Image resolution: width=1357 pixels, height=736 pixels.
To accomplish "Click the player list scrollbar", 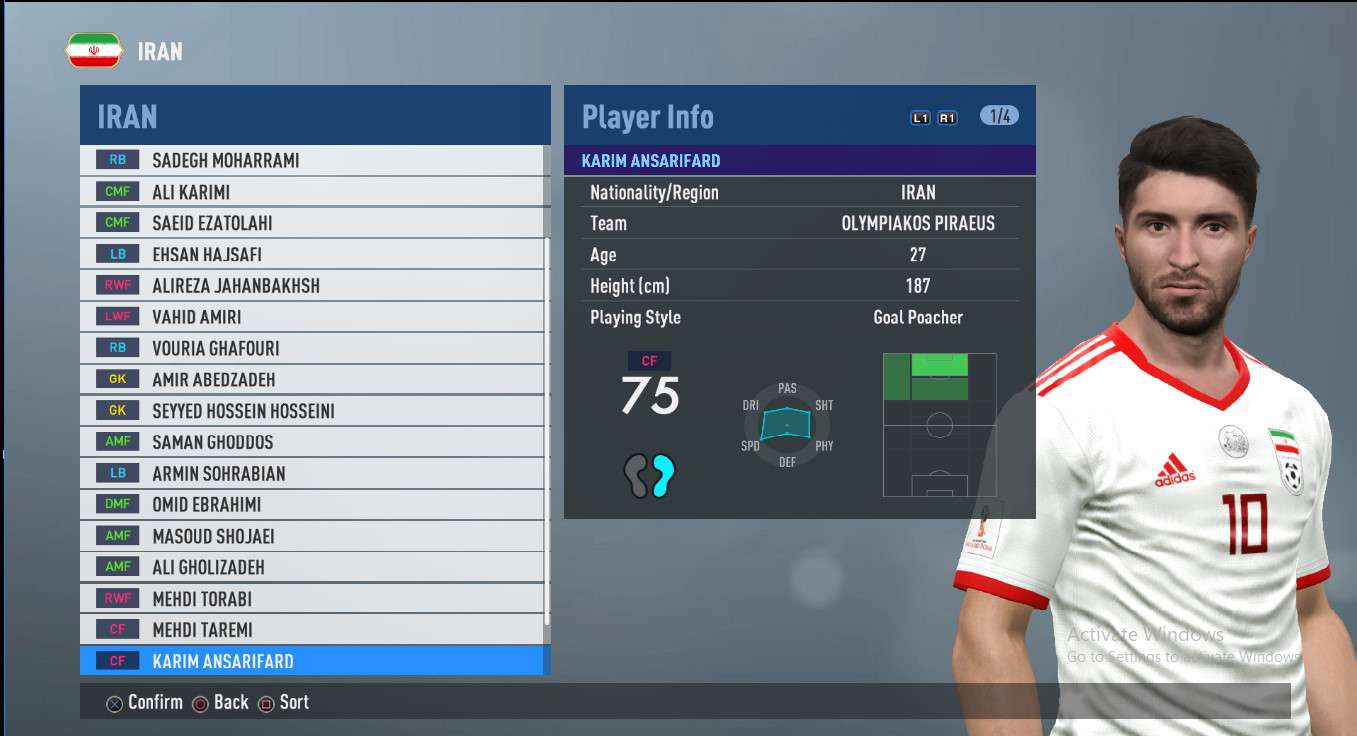I will [547, 430].
